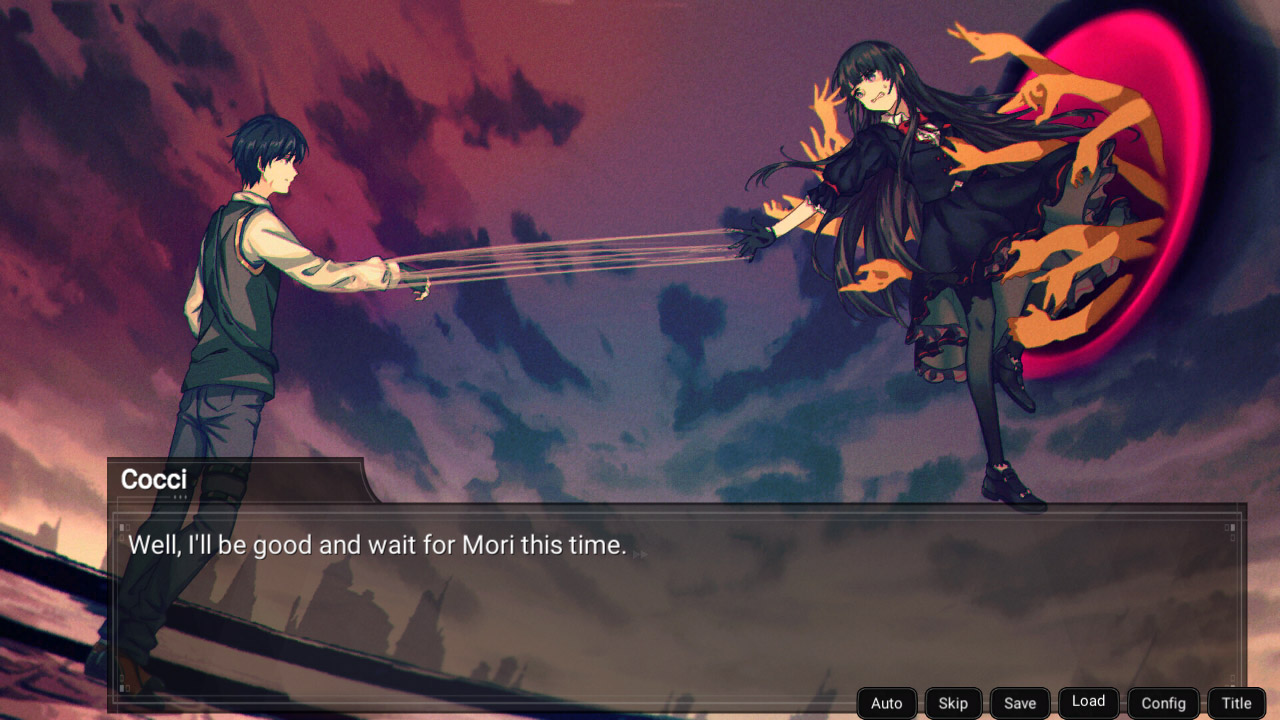Activate Skip mode to fast-forward dialogue
Viewport: 1280px width, 720px height.
pyautogui.click(x=952, y=702)
